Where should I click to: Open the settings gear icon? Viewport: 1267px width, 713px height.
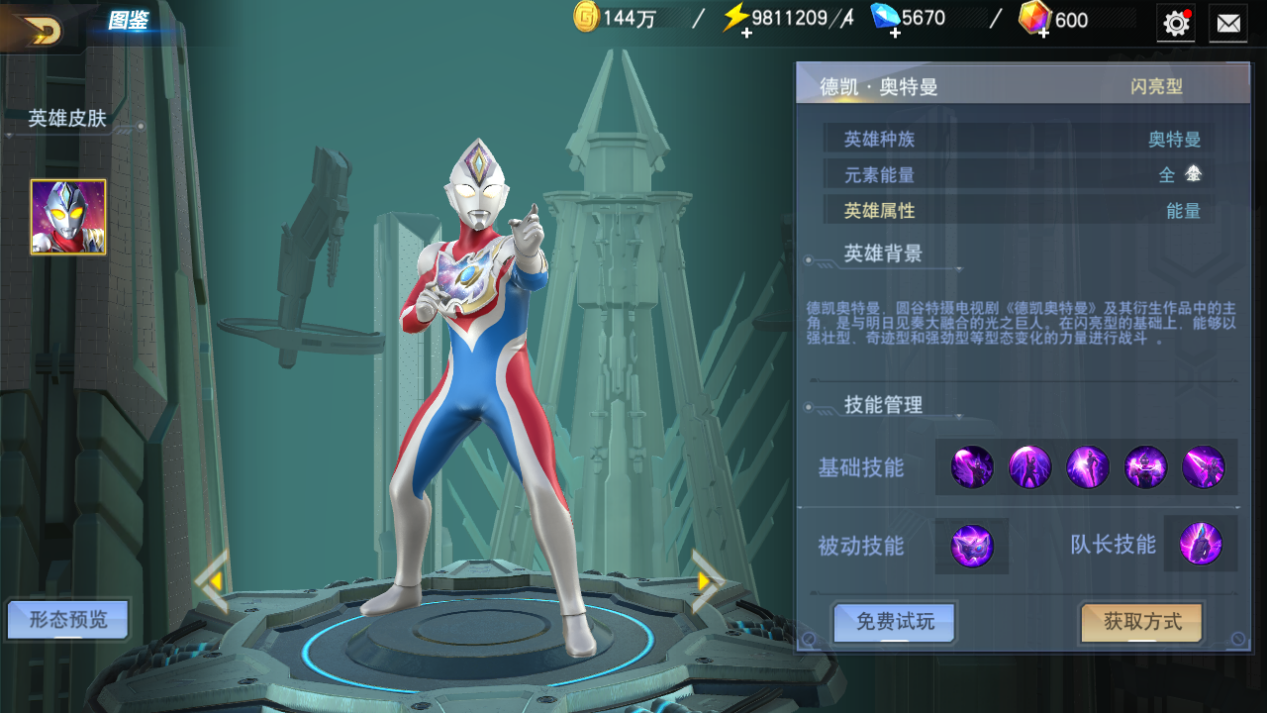click(1177, 22)
